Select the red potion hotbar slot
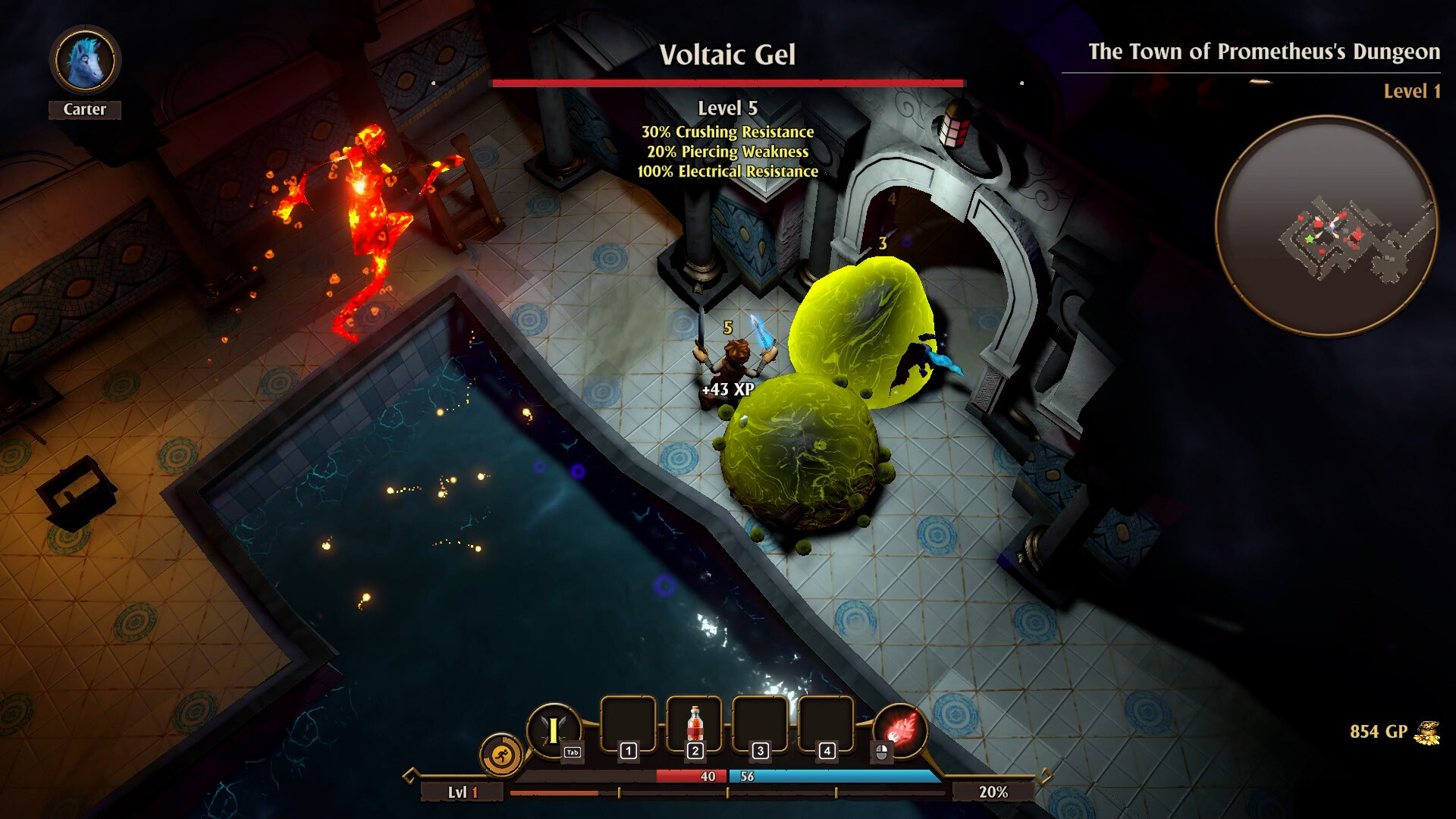Viewport: 1456px width, 819px height. pos(694,725)
